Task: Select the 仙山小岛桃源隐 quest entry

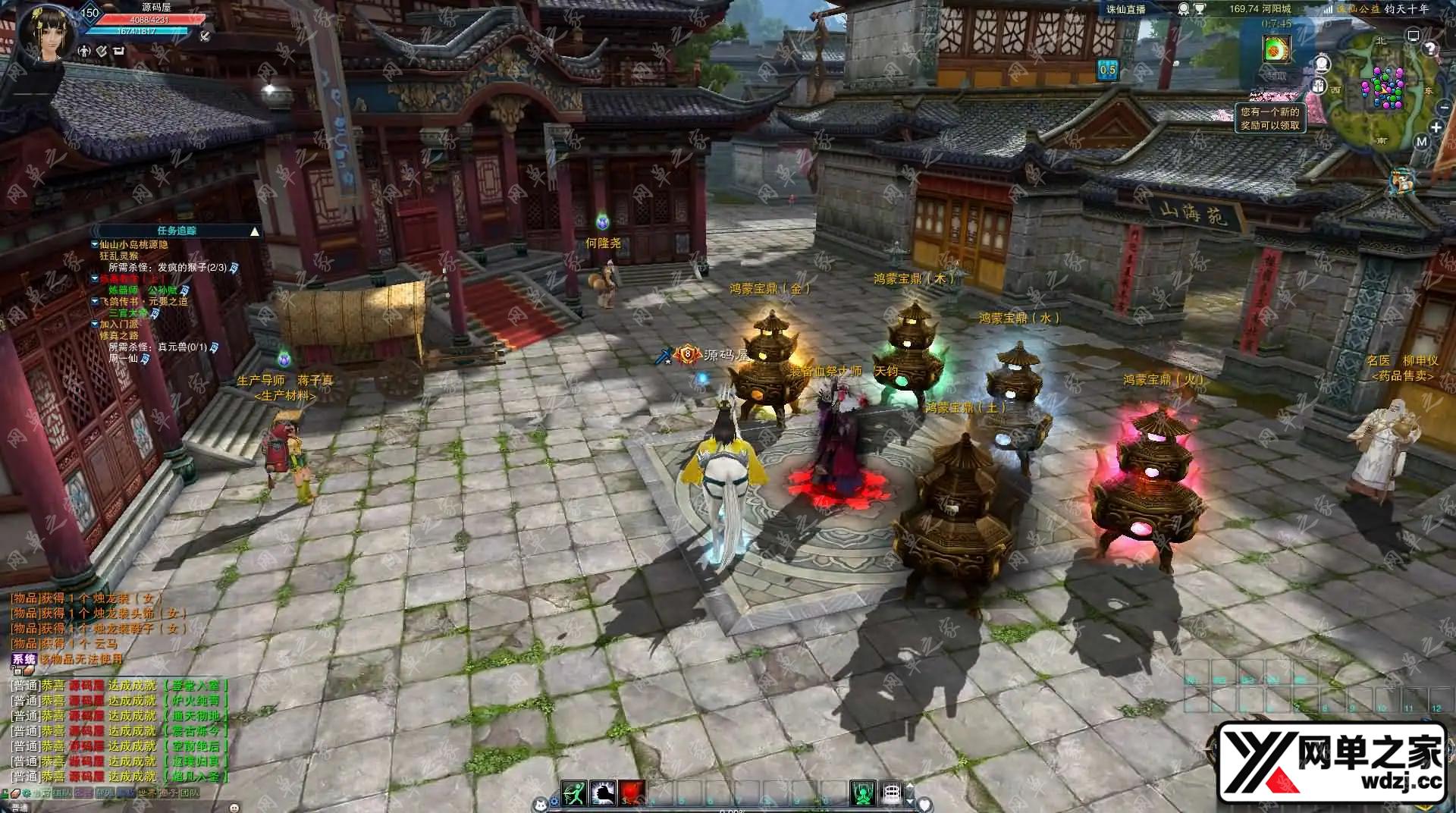Action: 133,245
